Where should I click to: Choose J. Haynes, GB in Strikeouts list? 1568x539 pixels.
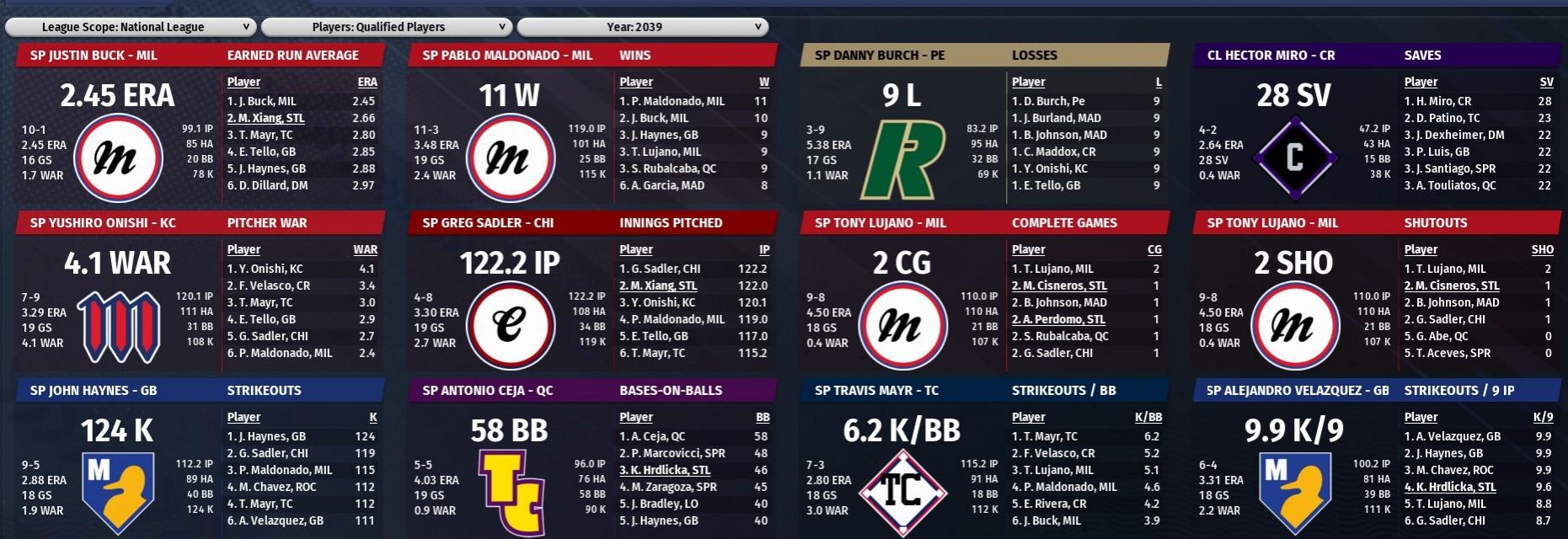tap(266, 436)
